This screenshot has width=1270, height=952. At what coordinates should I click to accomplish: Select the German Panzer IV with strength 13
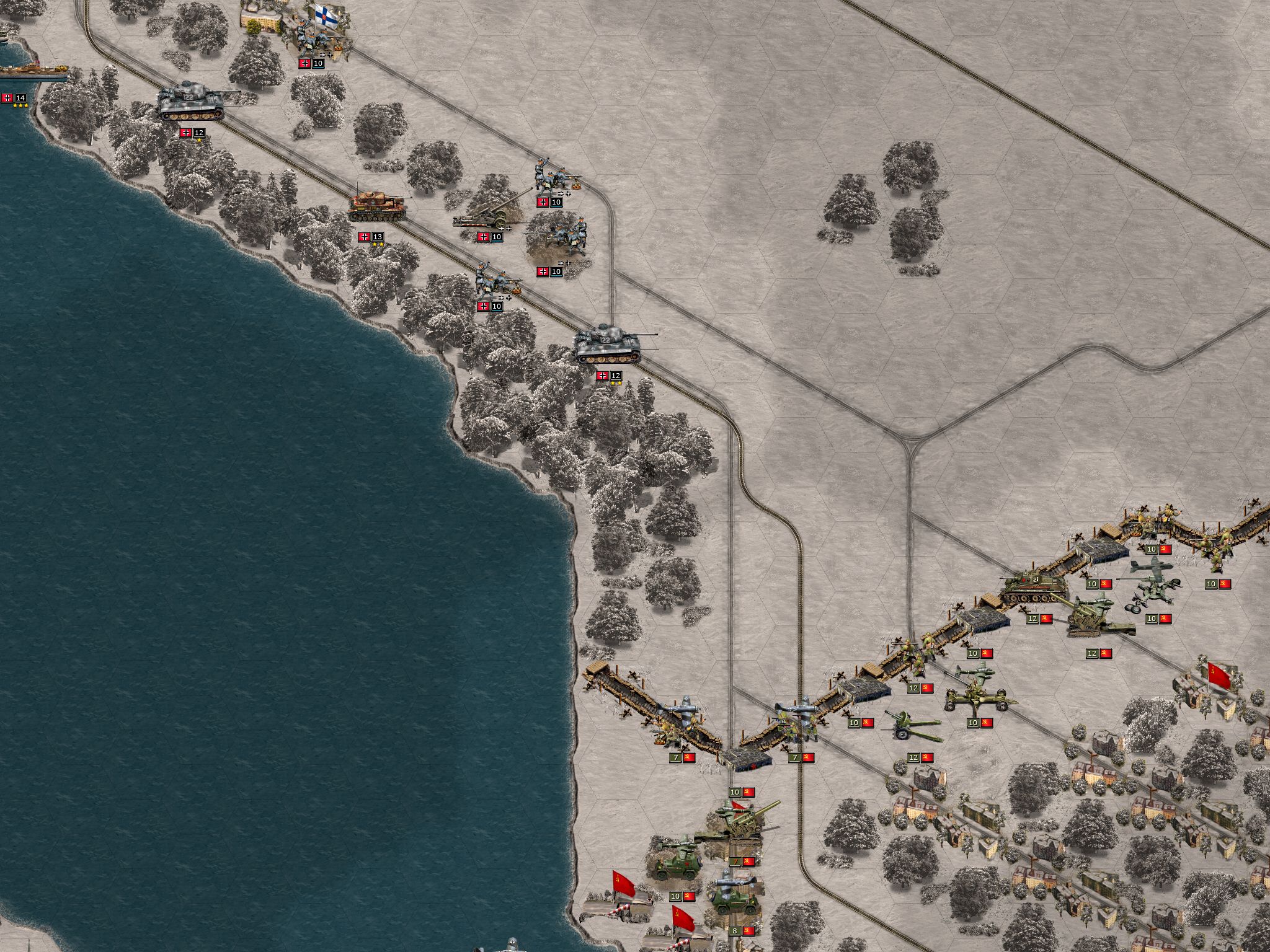coord(378,208)
